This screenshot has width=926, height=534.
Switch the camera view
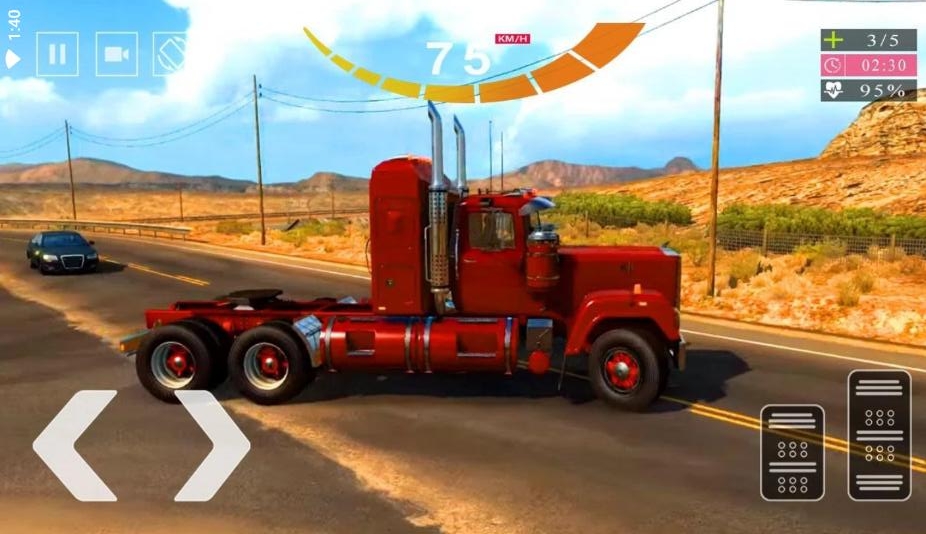coord(116,54)
